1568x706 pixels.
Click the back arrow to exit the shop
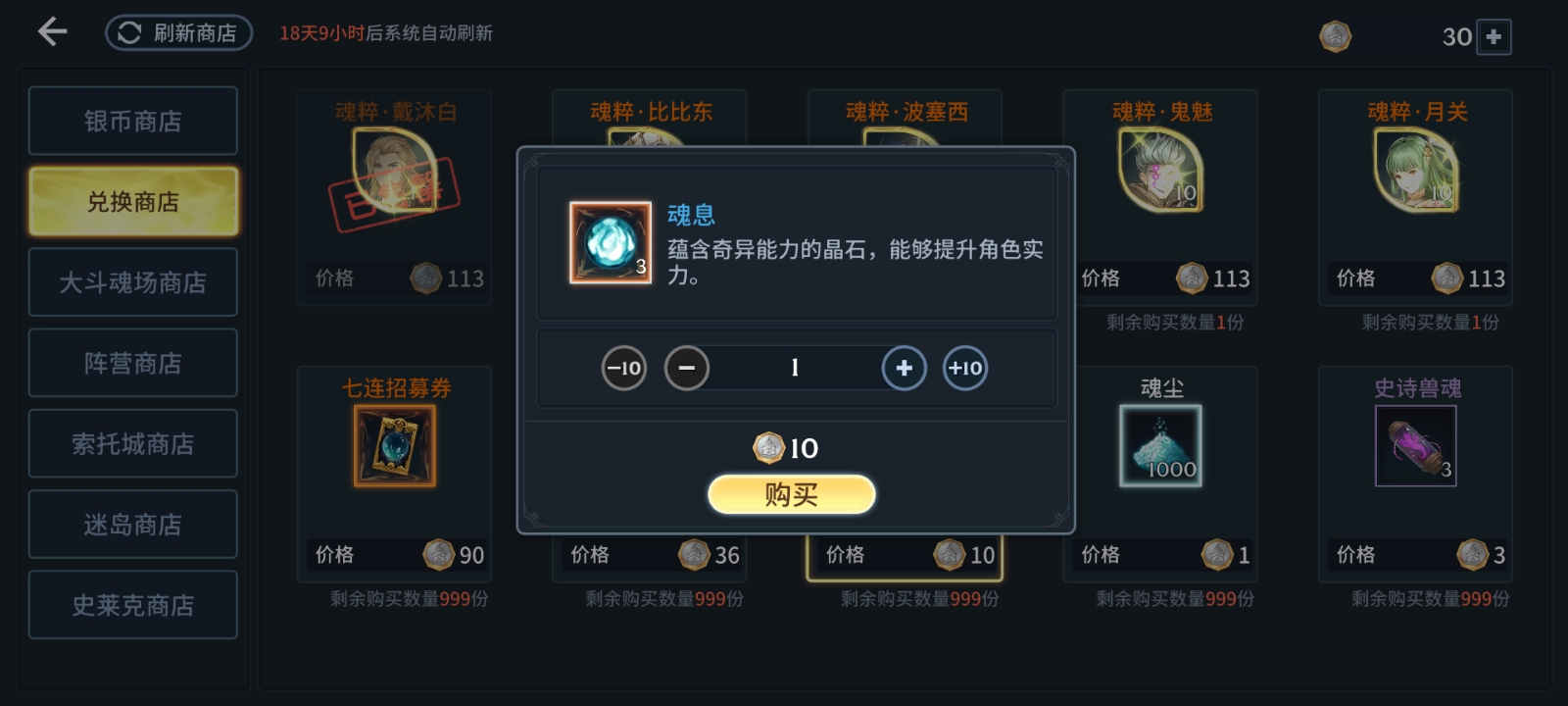point(48,32)
